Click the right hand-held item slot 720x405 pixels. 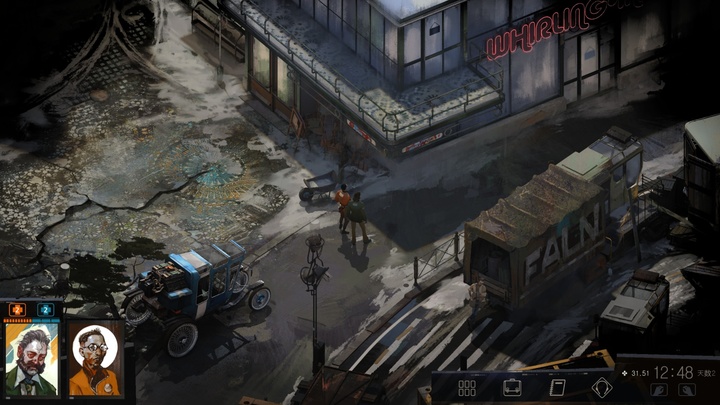[x=686, y=389]
